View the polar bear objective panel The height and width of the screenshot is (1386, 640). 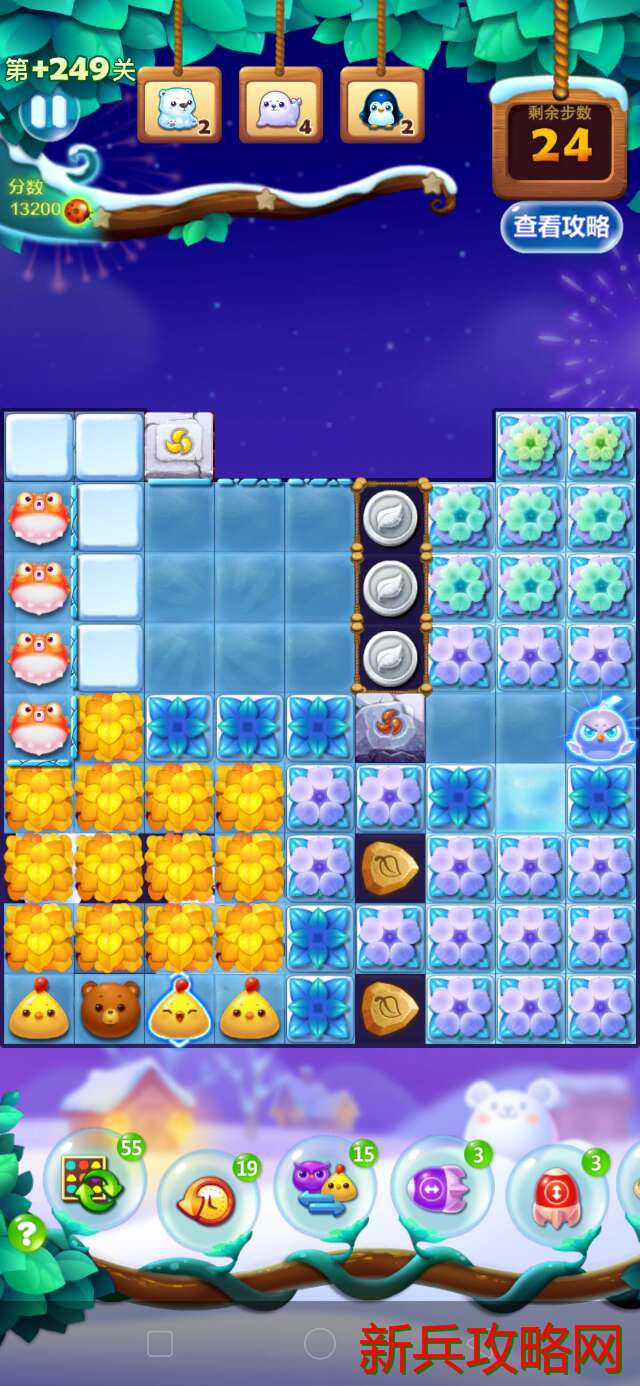[x=180, y=105]
